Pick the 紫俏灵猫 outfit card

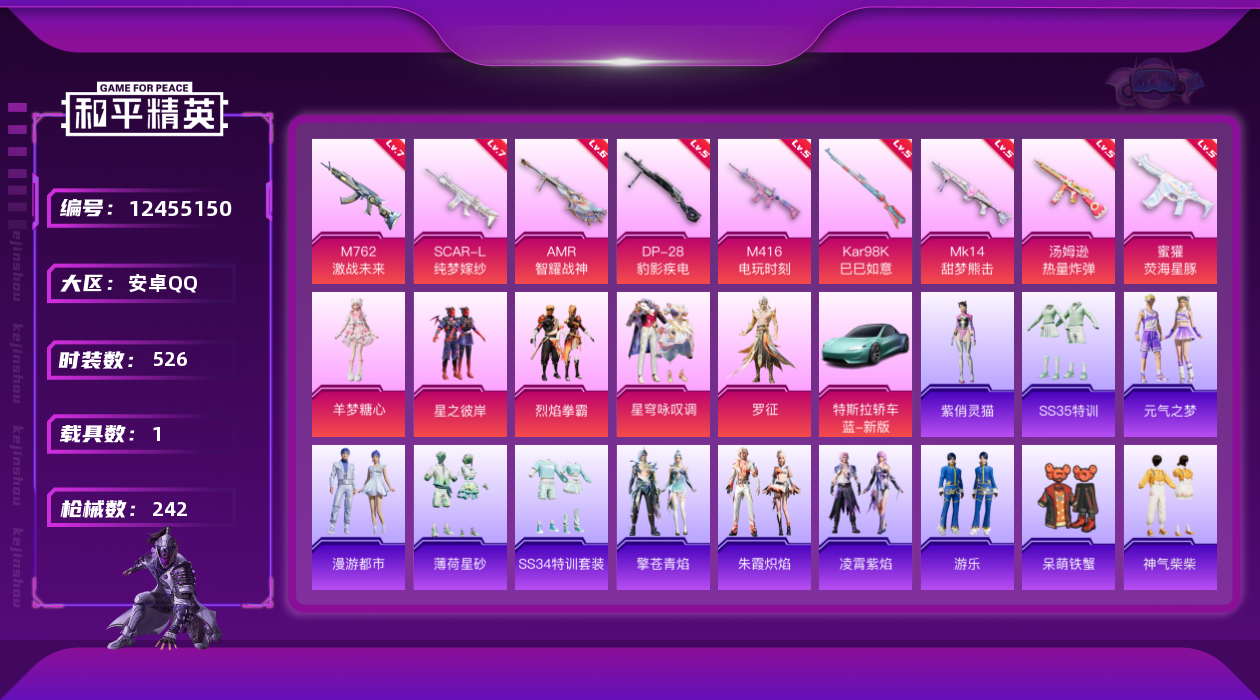(967, 364)
